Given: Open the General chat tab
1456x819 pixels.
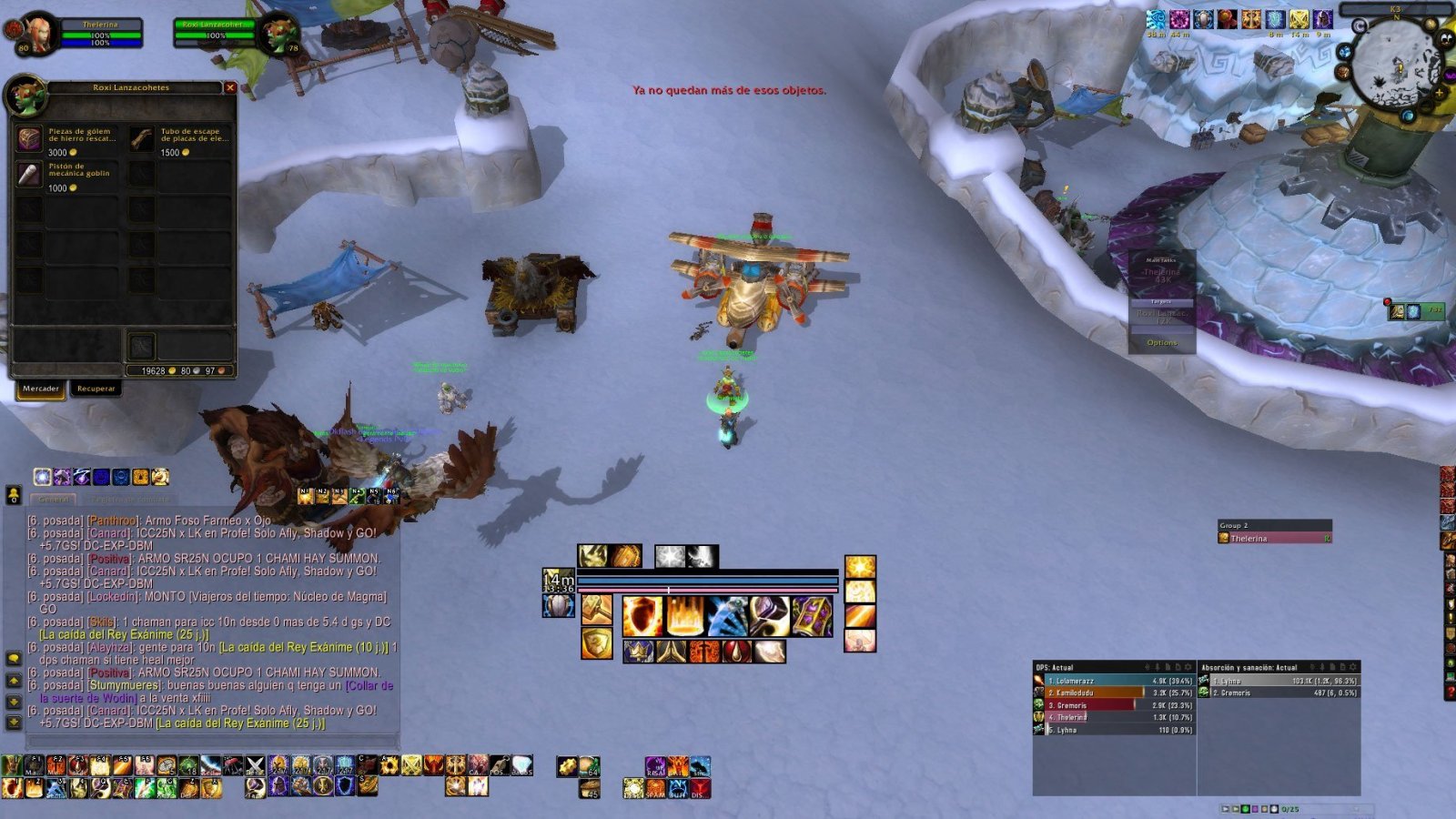Looking at the screenshot, I should click(x=54, y=500).
